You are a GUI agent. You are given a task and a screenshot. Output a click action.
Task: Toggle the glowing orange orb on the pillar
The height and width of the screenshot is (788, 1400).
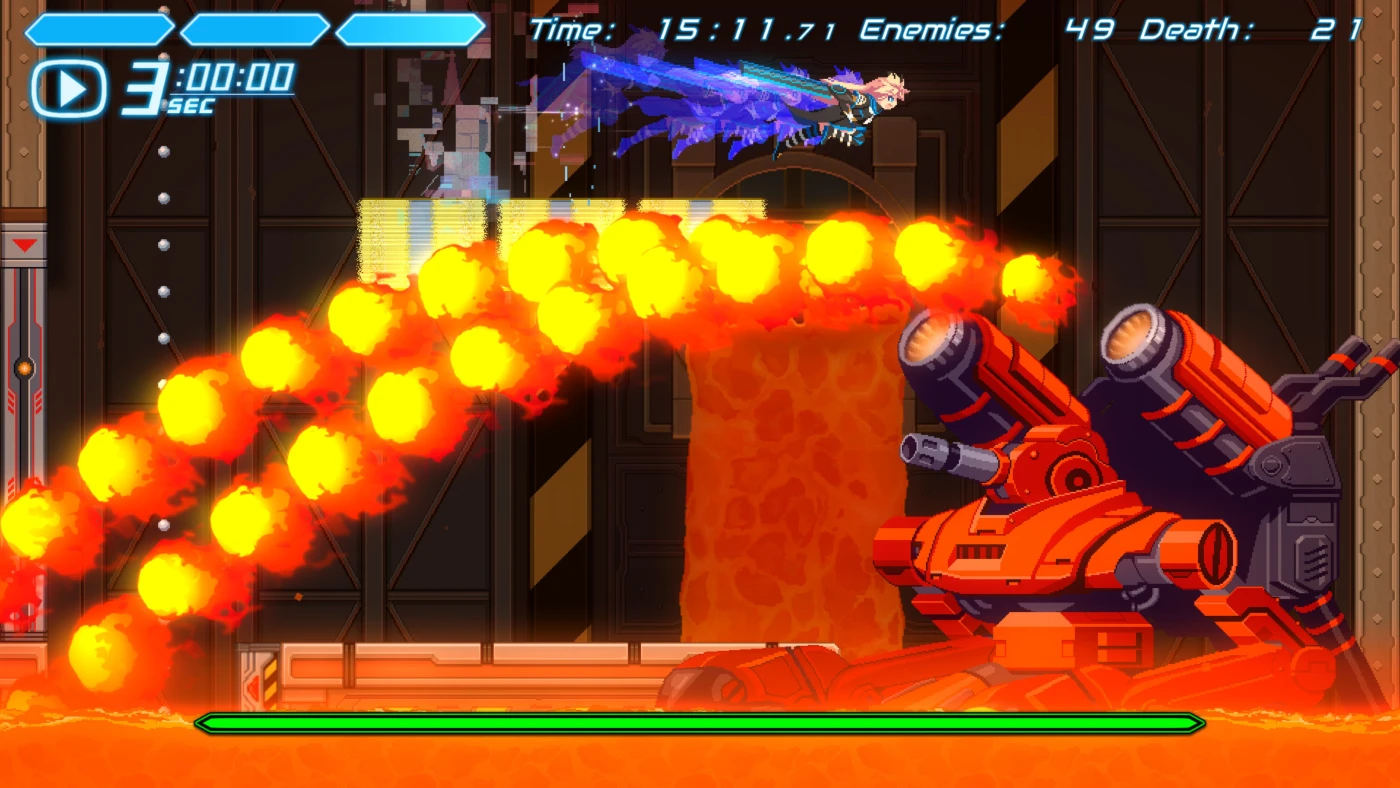pos(23,367)
